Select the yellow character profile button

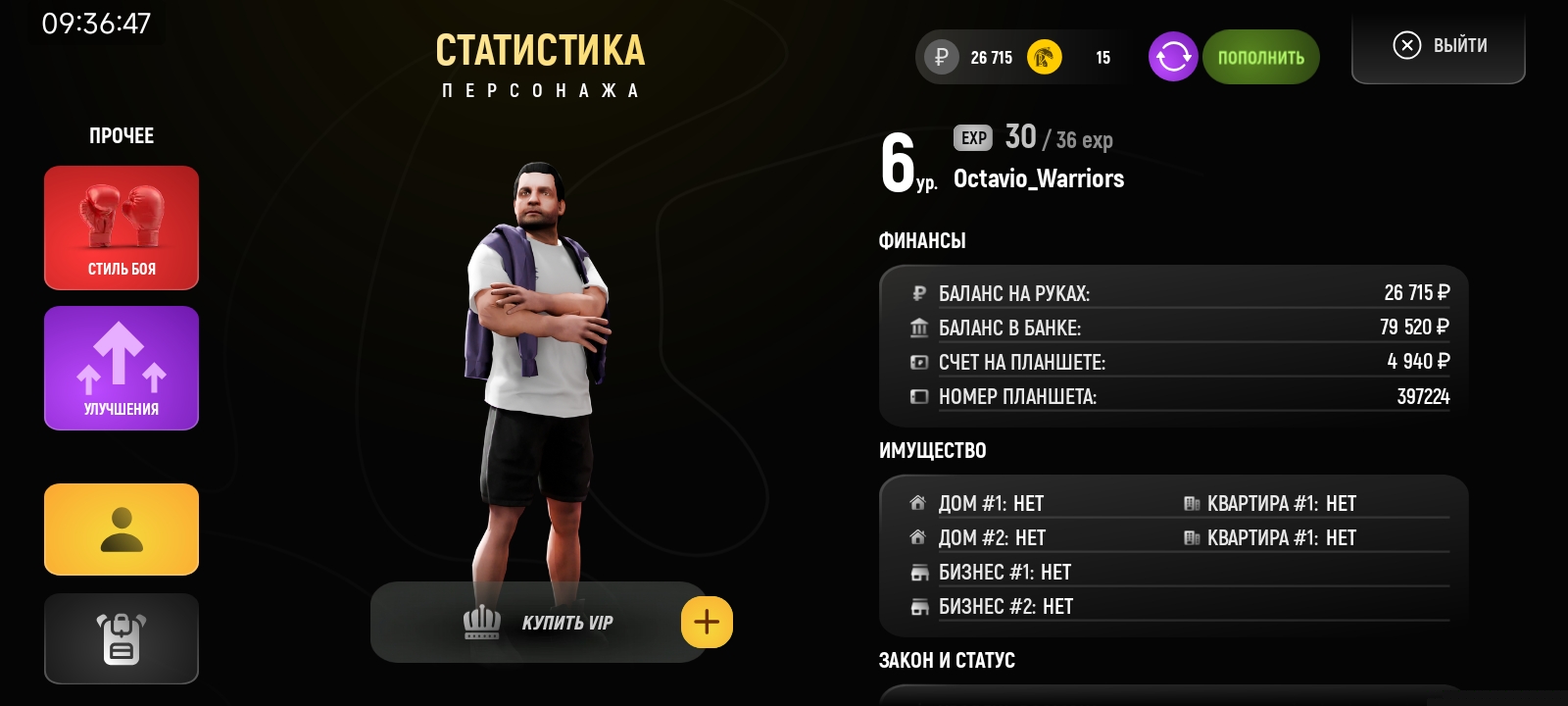[122, 529]
